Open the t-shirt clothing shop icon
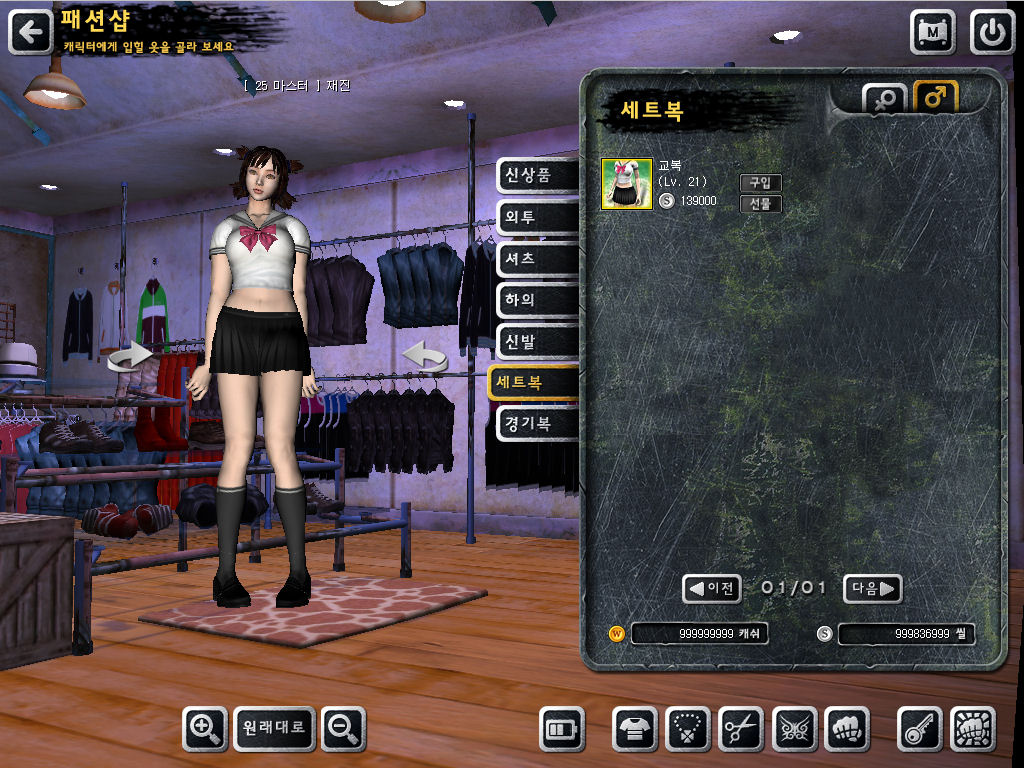This screenshot has height=768, width=1024. pos(635,729)
